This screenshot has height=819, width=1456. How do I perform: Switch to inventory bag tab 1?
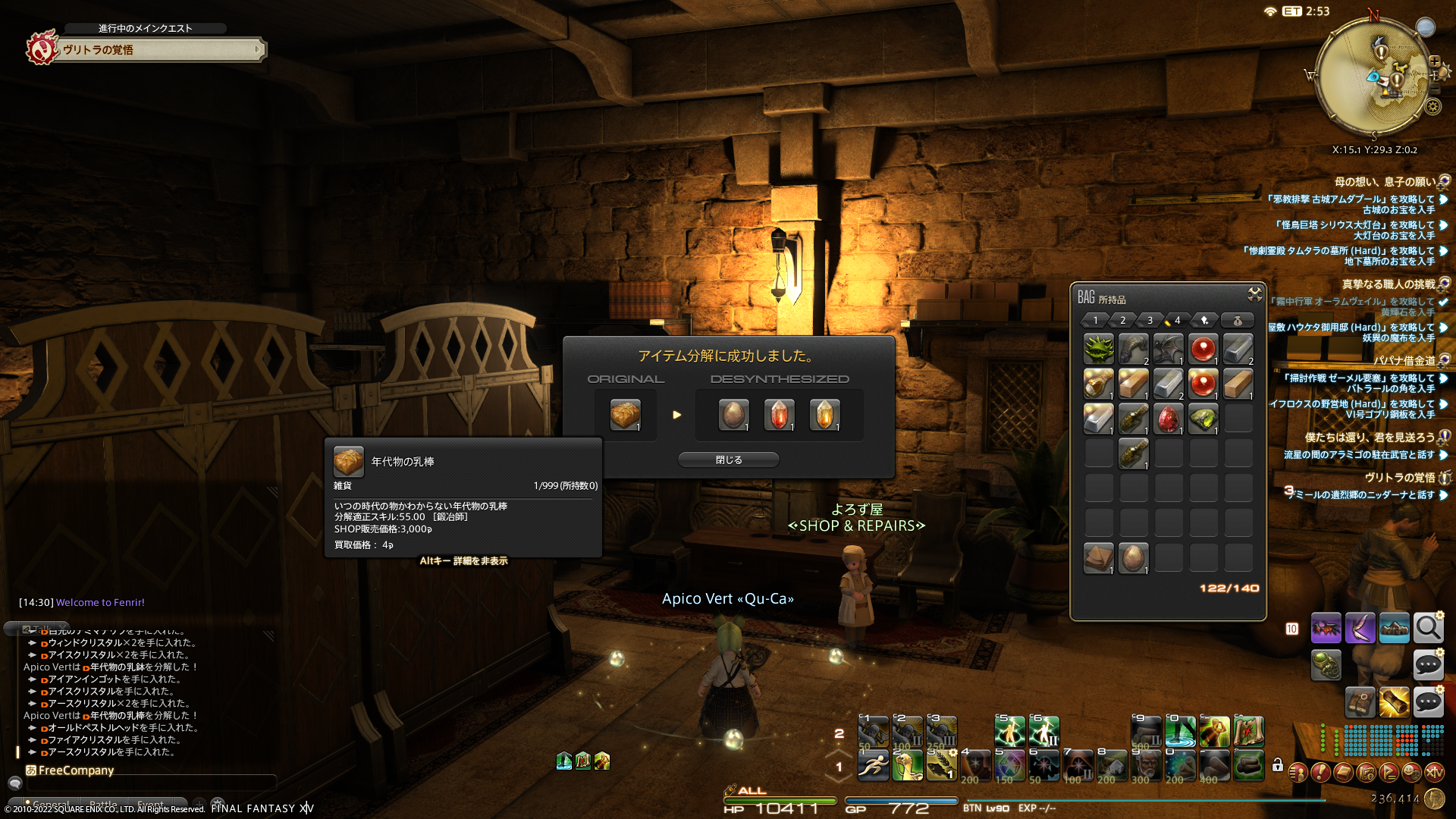1096,320
